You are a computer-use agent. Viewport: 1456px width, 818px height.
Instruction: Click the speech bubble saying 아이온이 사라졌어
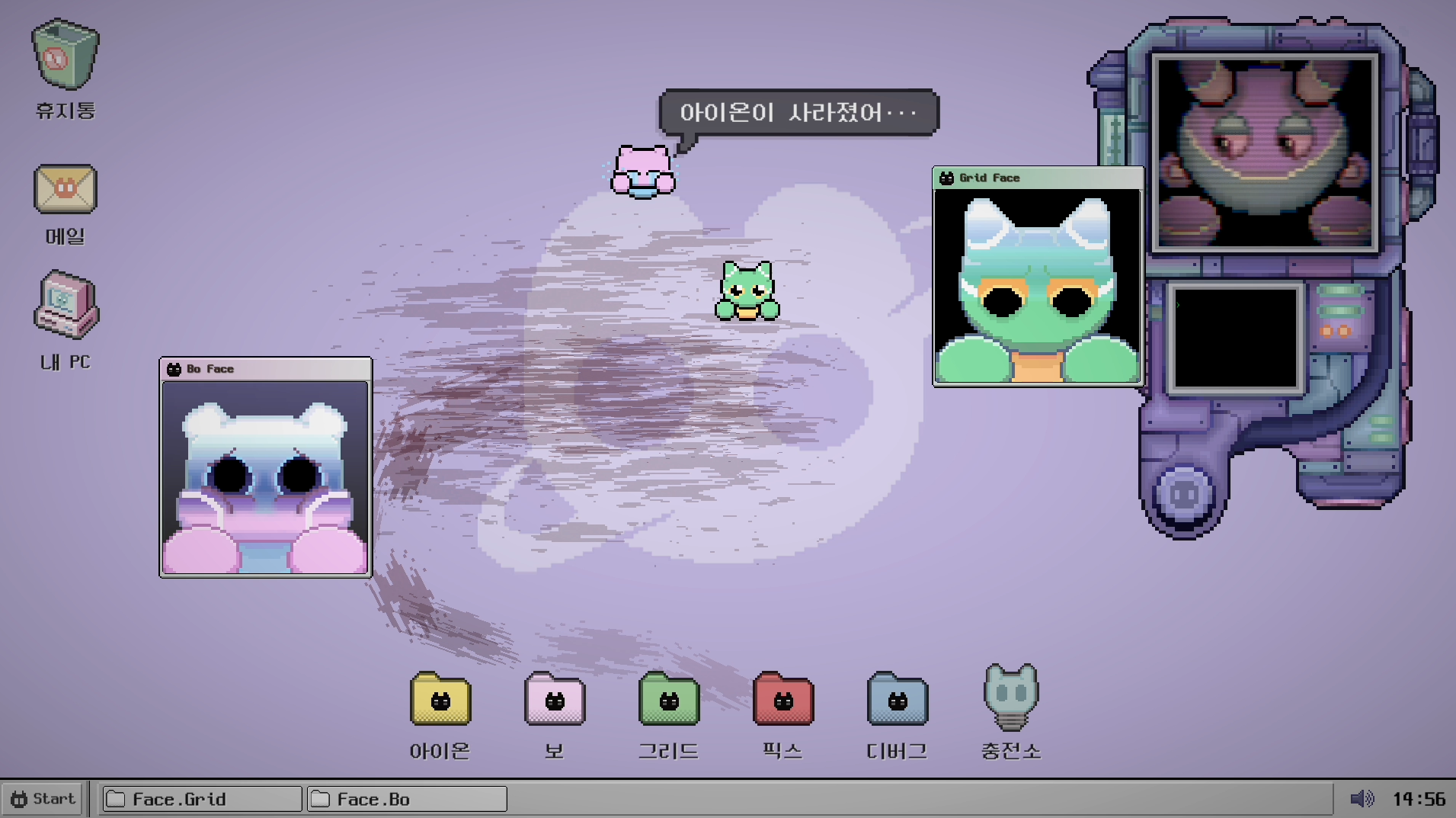[x=798, y=113]
